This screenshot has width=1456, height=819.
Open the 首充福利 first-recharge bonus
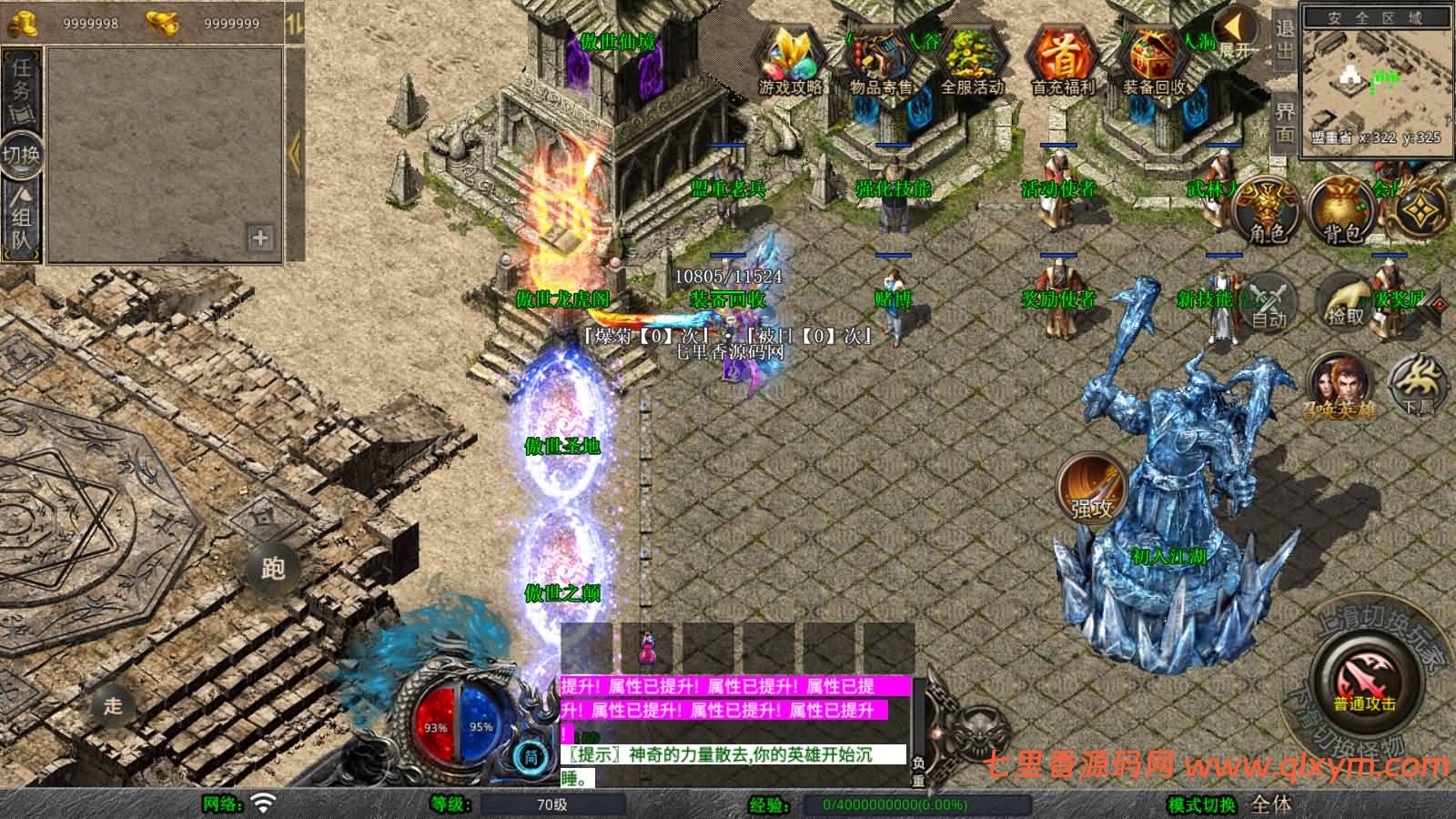(1062, 60)
